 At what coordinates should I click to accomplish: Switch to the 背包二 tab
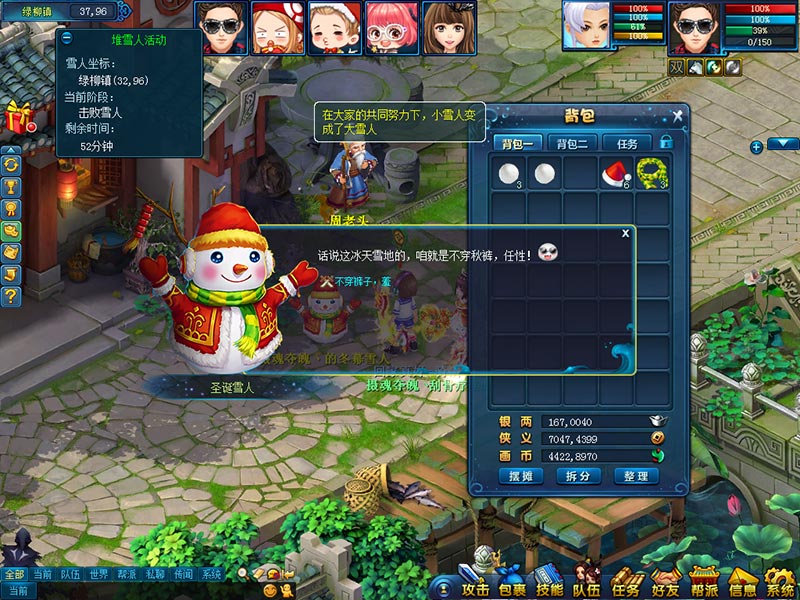point(571,143)
